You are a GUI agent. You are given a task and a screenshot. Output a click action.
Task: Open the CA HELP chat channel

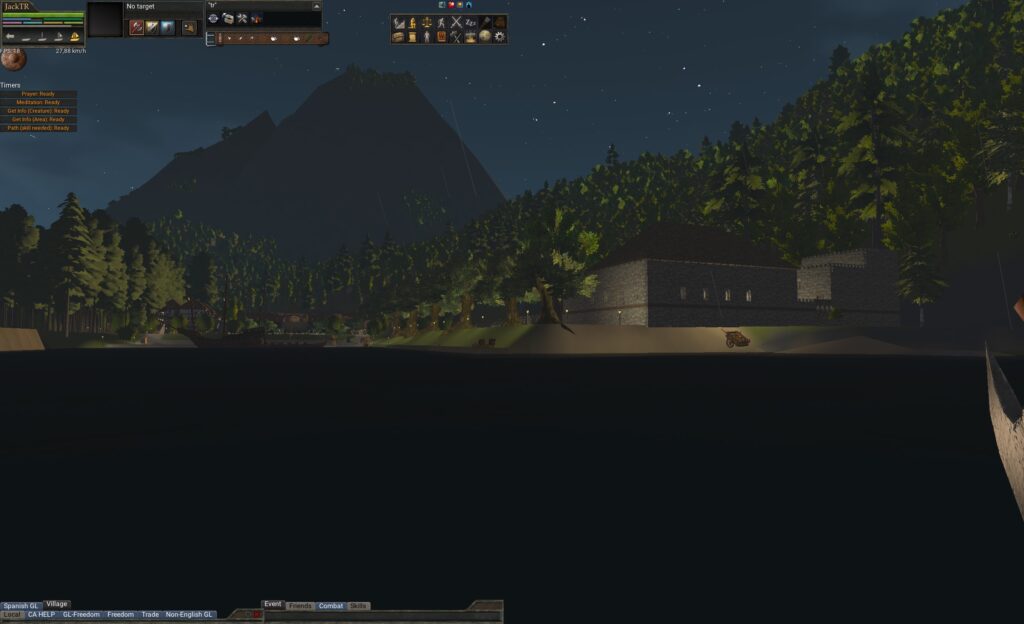click(41, 614)
